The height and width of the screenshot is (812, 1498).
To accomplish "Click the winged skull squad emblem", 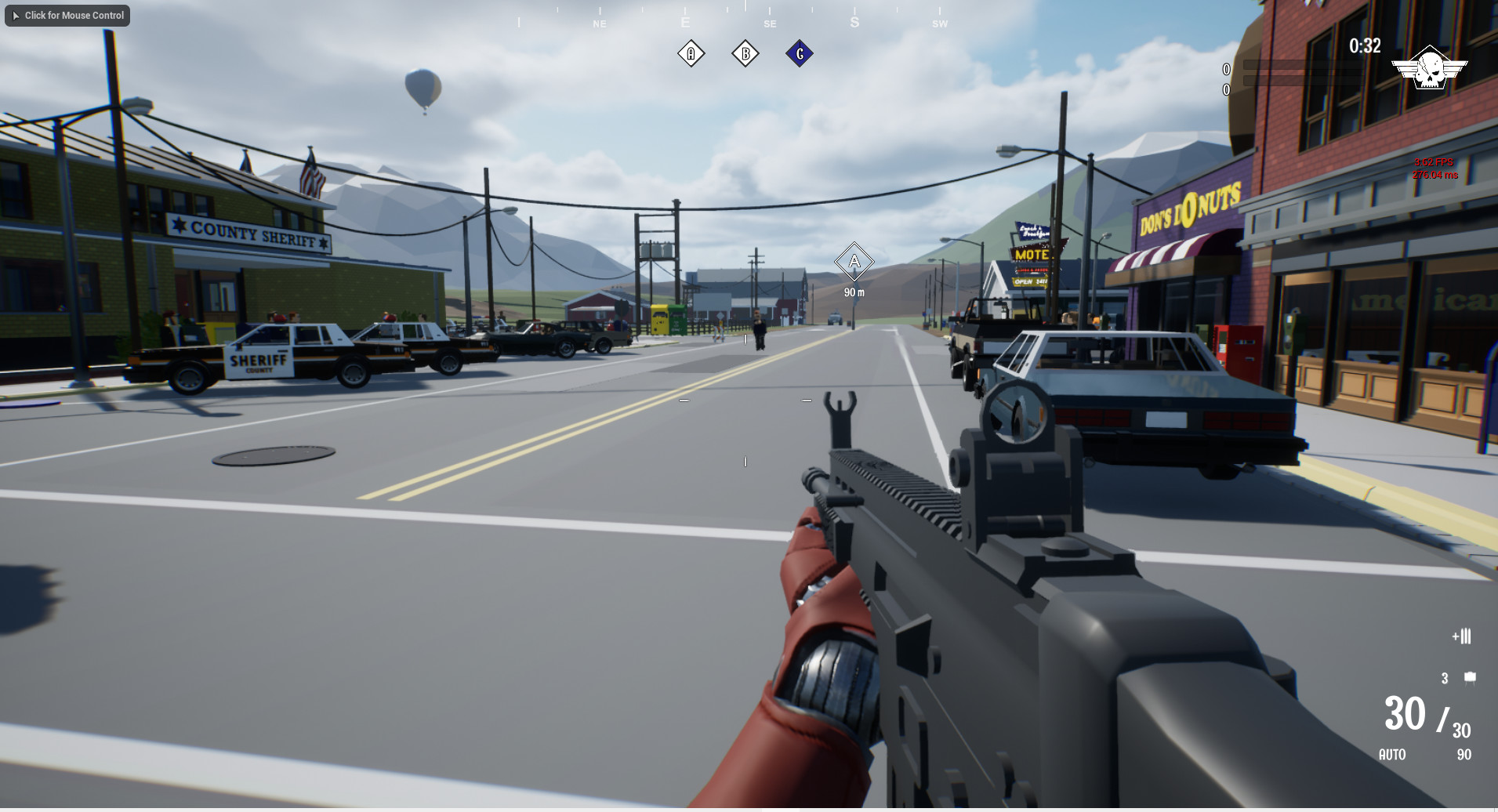I will pyautogui.click(x=1431, y=67).
